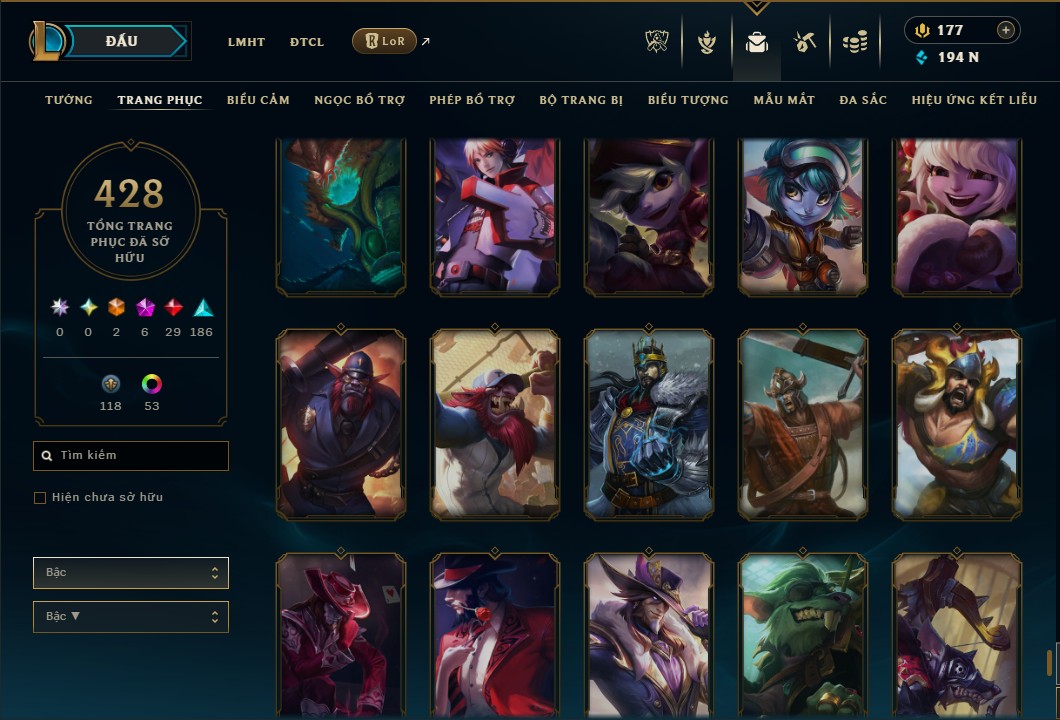The height and width of the screenshot is (720, 1060).
Task: Open the LMHT navigation link
Action: click(x=246, y=42)
